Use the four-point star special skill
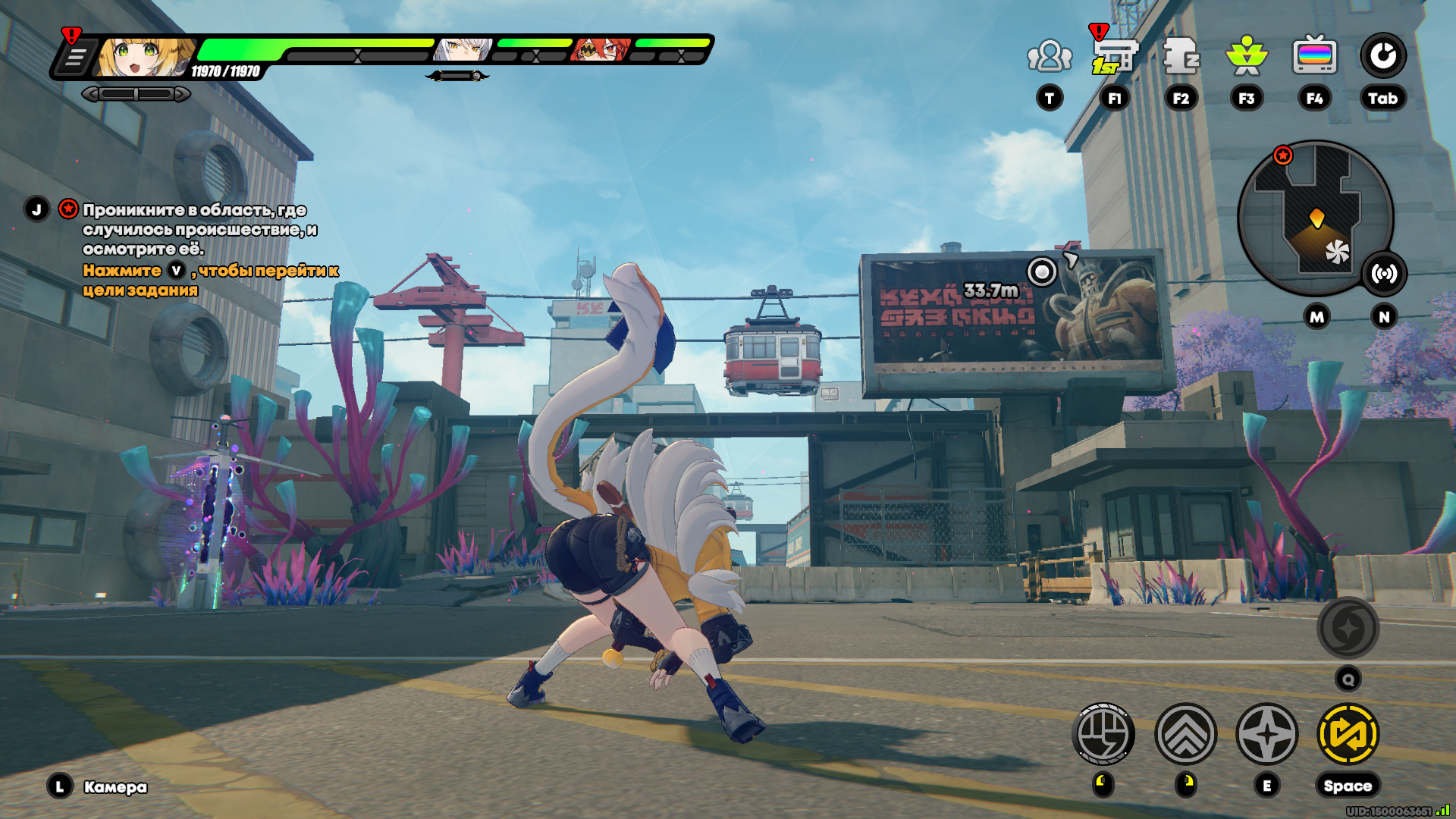Screen dimensions: 1456x819 pos(1266,734)
